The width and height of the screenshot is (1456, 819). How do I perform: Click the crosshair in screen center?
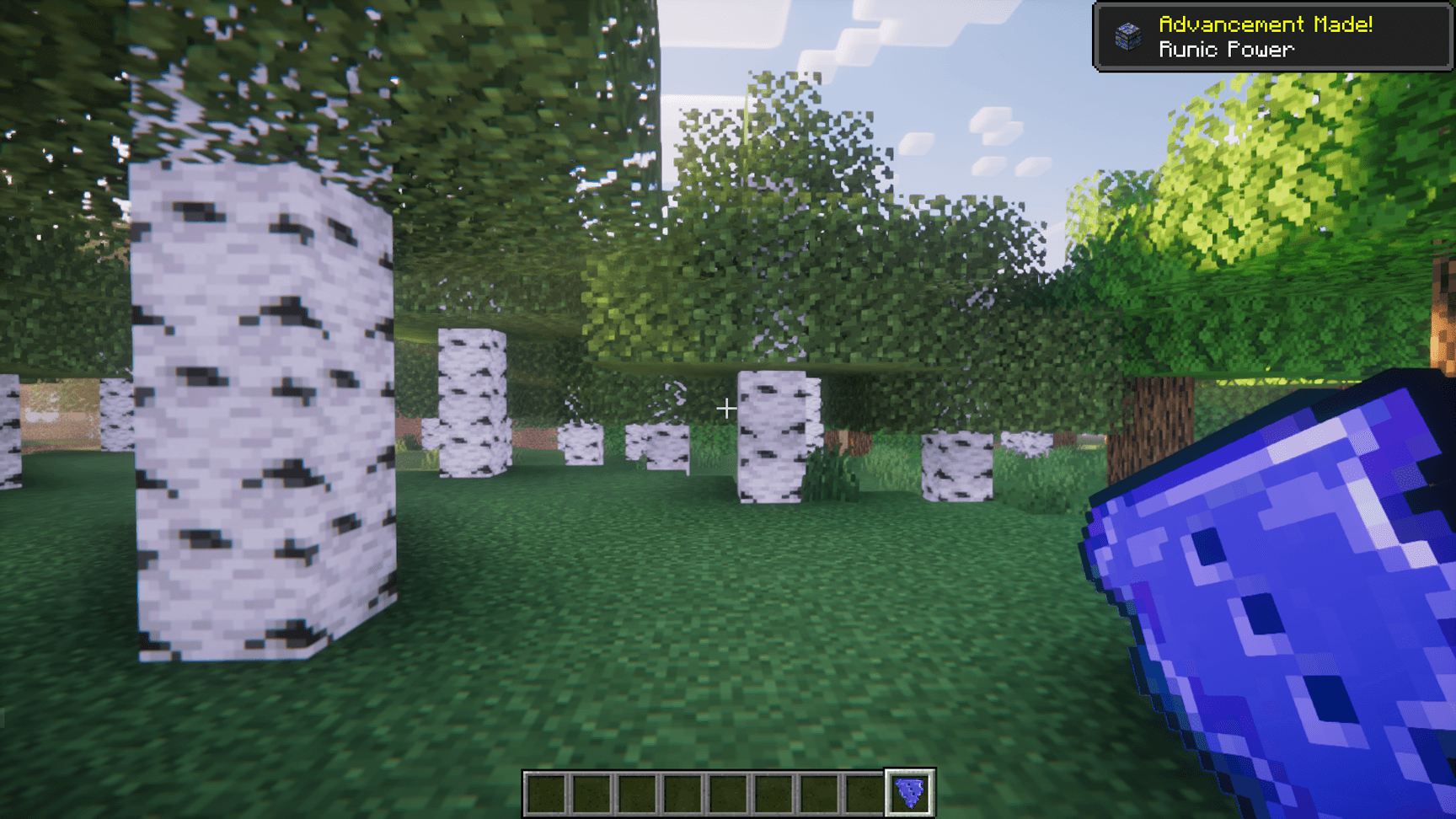[x=726, y=409]
